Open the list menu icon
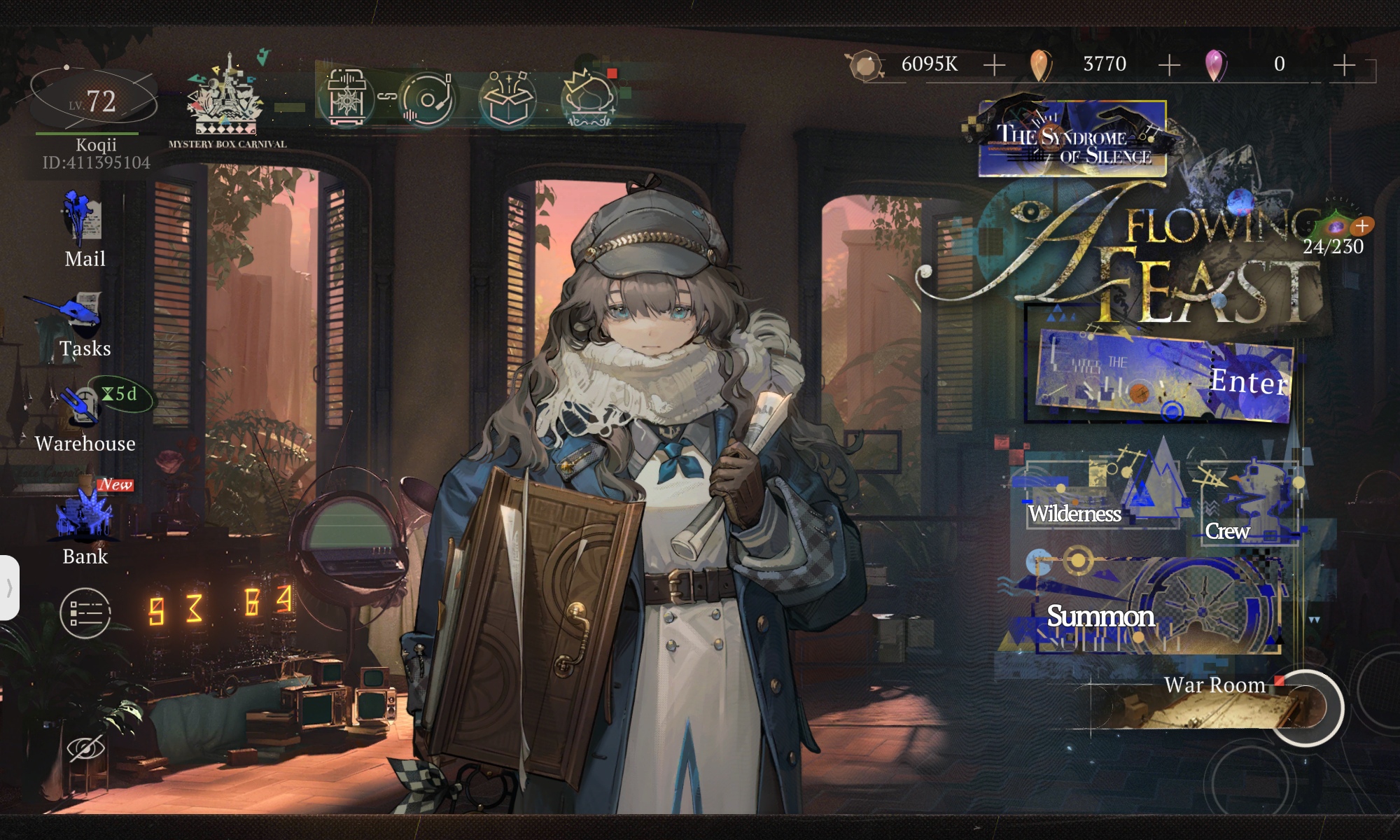This screenshot has width=1400, height=840. (85, 613)
